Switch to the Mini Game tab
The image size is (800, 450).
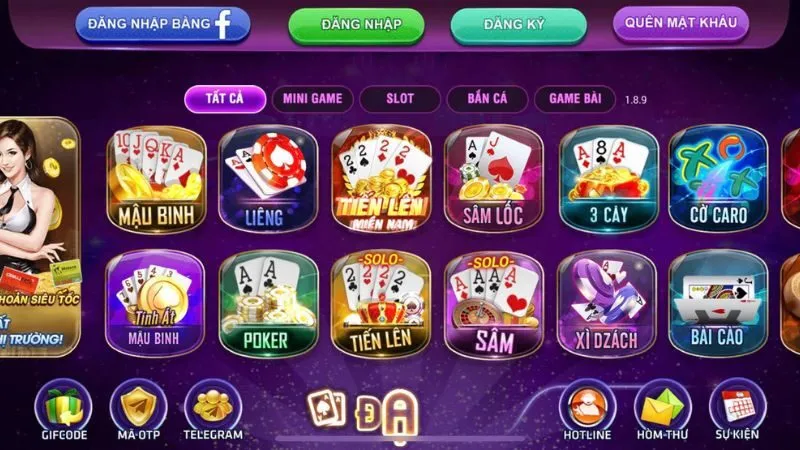312,99
